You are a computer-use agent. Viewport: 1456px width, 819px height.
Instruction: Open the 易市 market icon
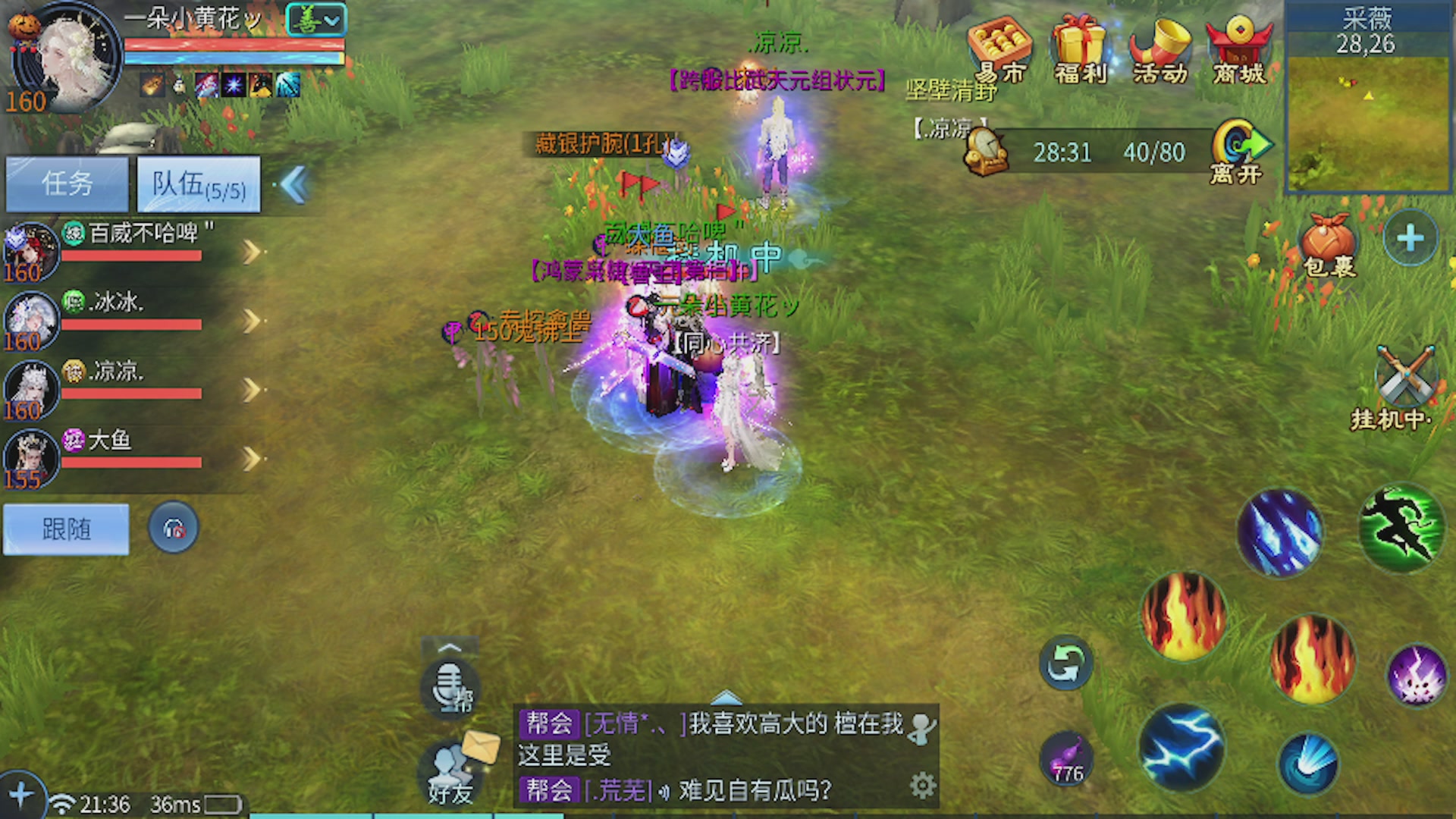tap(999, 47)
